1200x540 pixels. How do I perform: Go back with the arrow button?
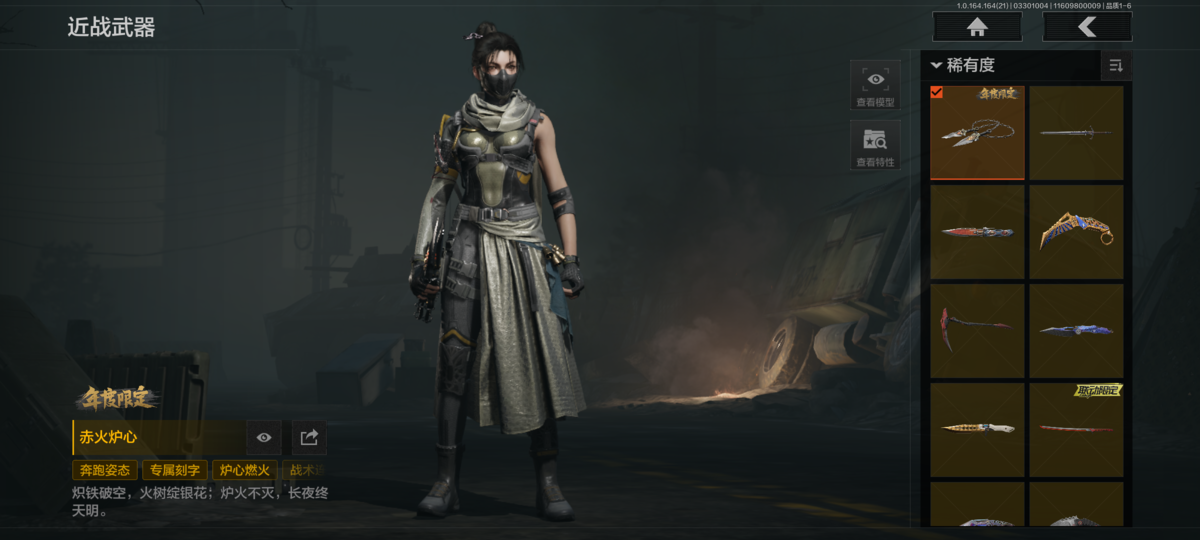[1087, 27]
